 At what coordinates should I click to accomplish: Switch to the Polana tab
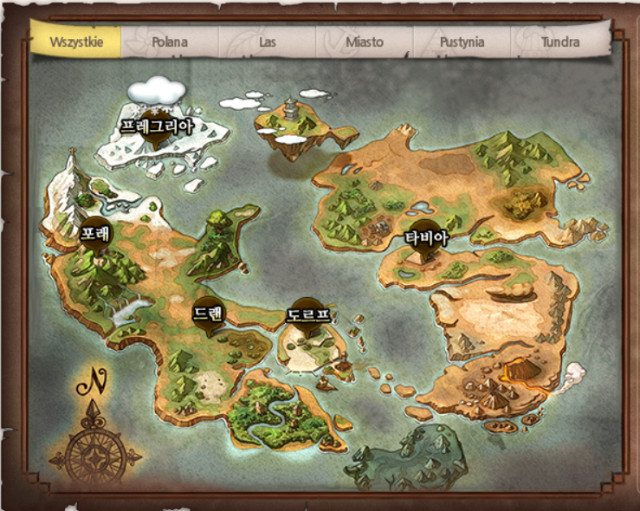(170, 42)
